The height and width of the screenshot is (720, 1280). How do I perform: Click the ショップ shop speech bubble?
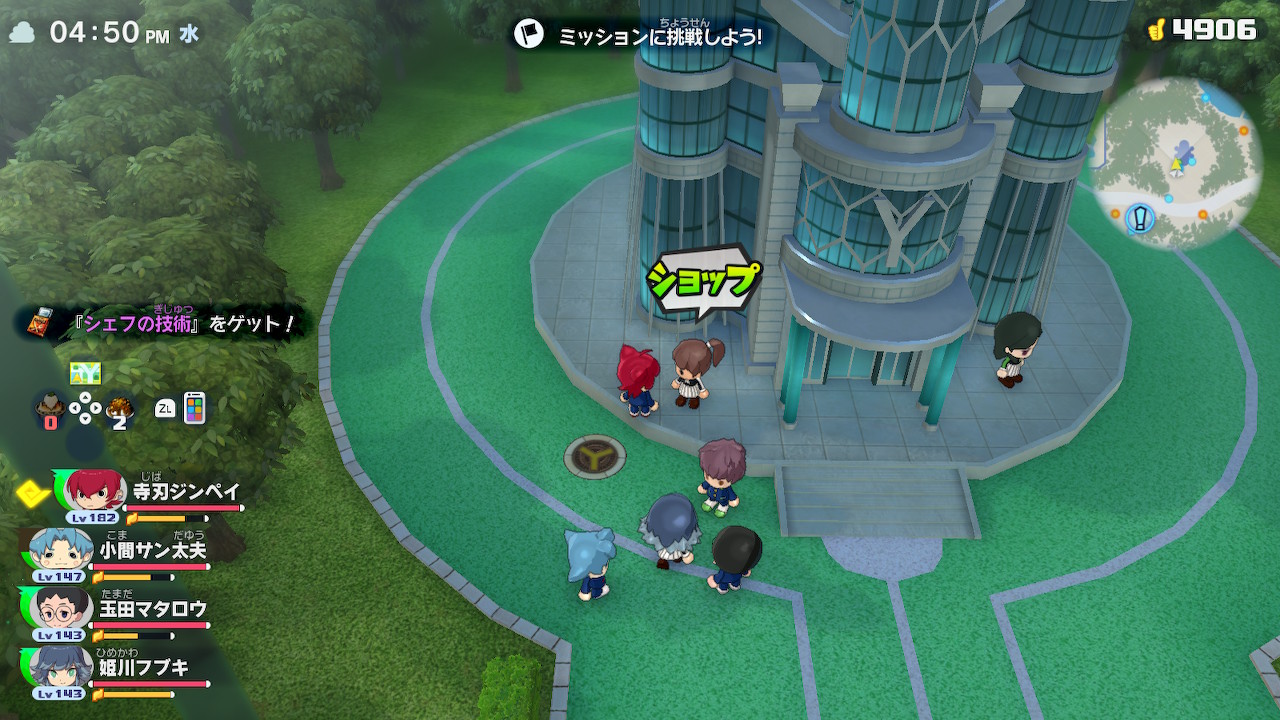pos(701,281)
